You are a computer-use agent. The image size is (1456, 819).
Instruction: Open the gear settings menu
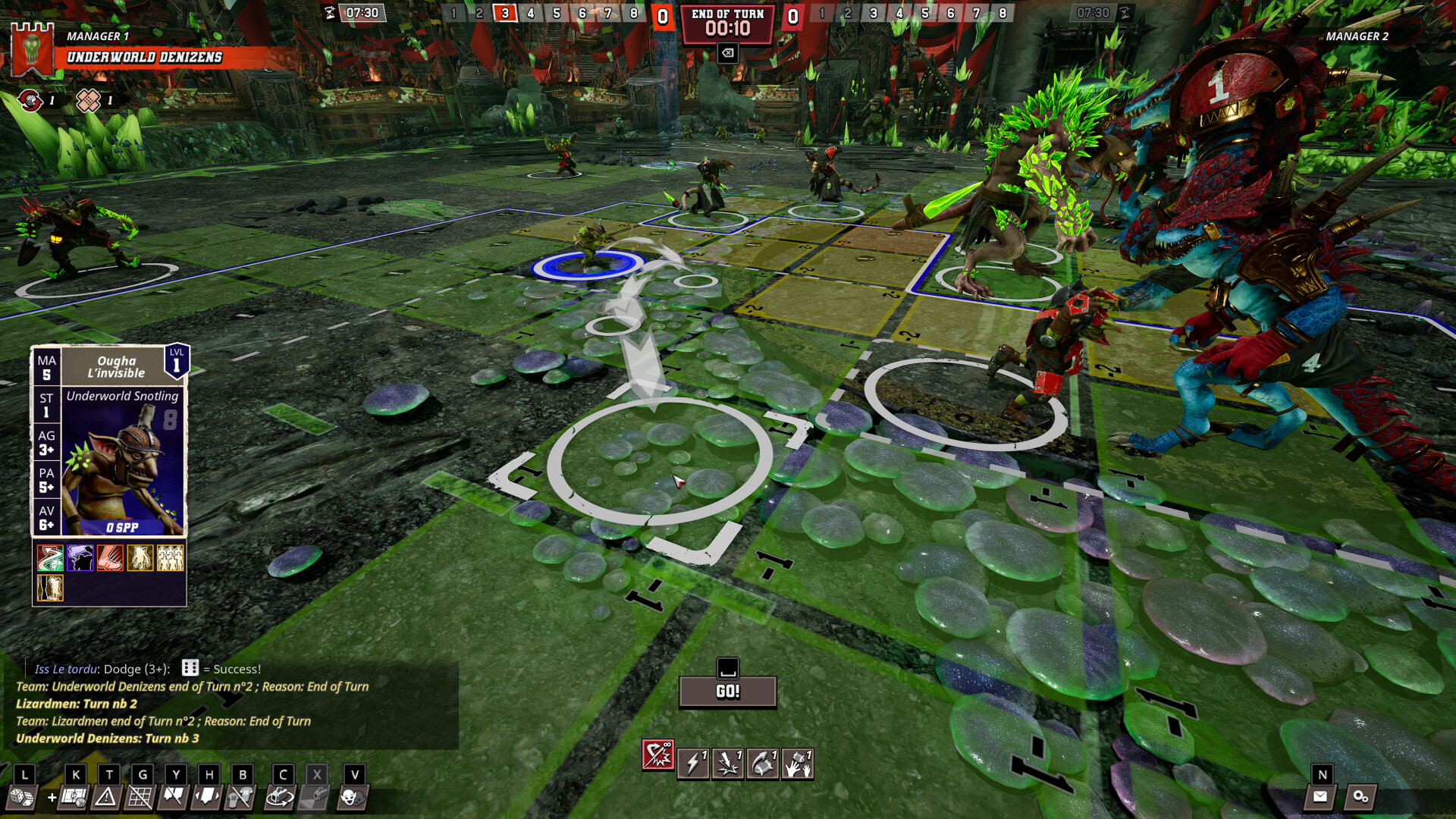click(x=1360, y=796)
